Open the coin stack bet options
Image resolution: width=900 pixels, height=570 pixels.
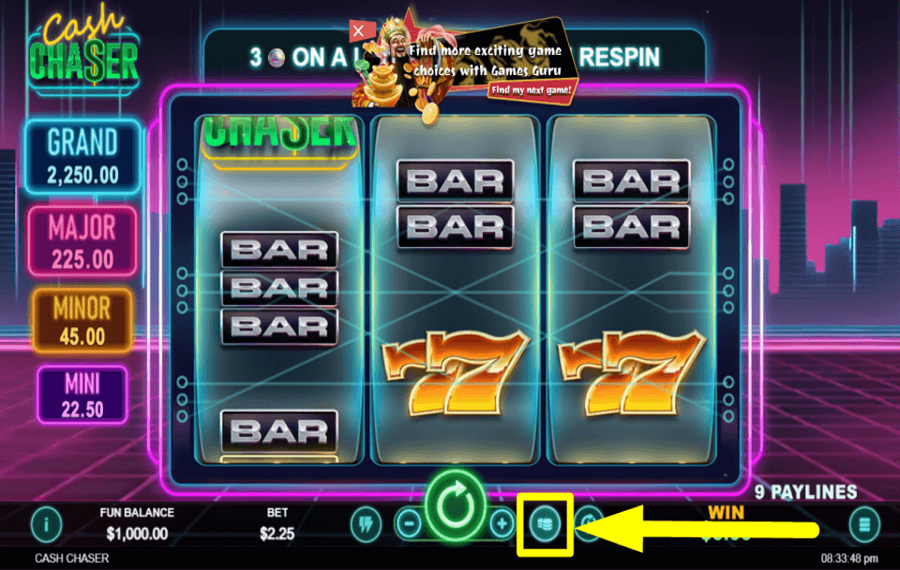point(544,524)
